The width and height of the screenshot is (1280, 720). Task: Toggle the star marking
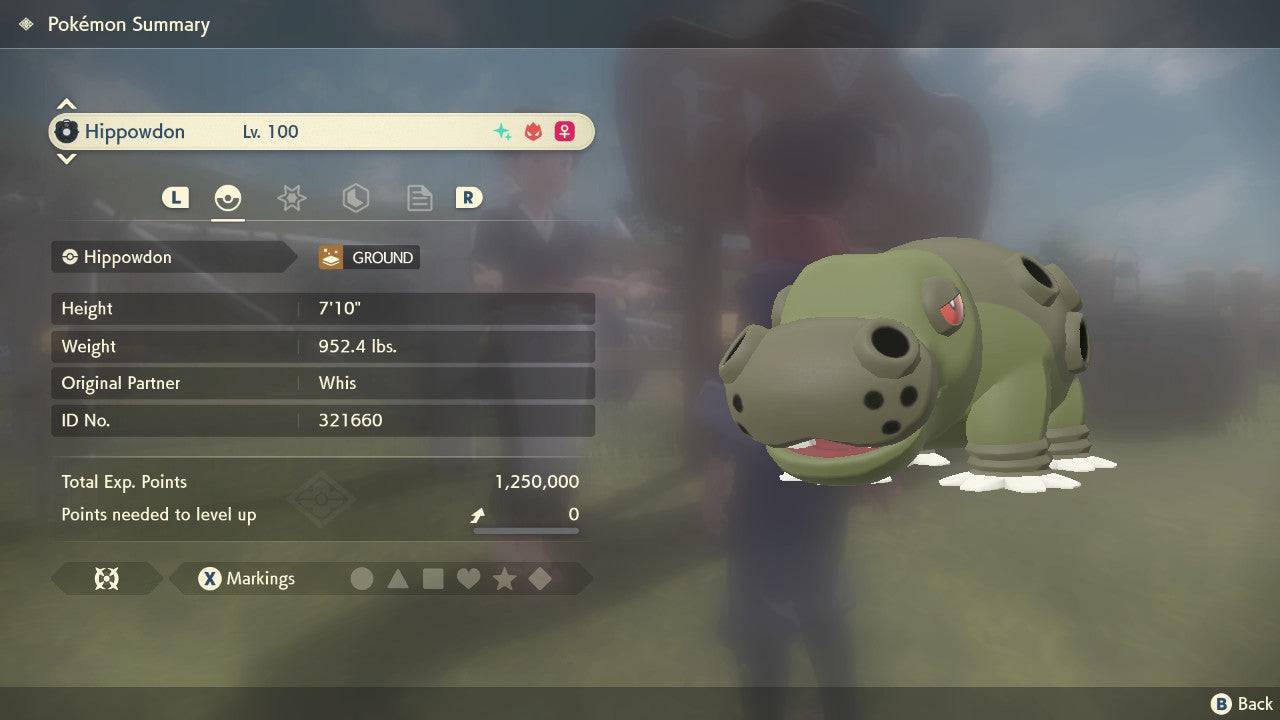point(504,579)
